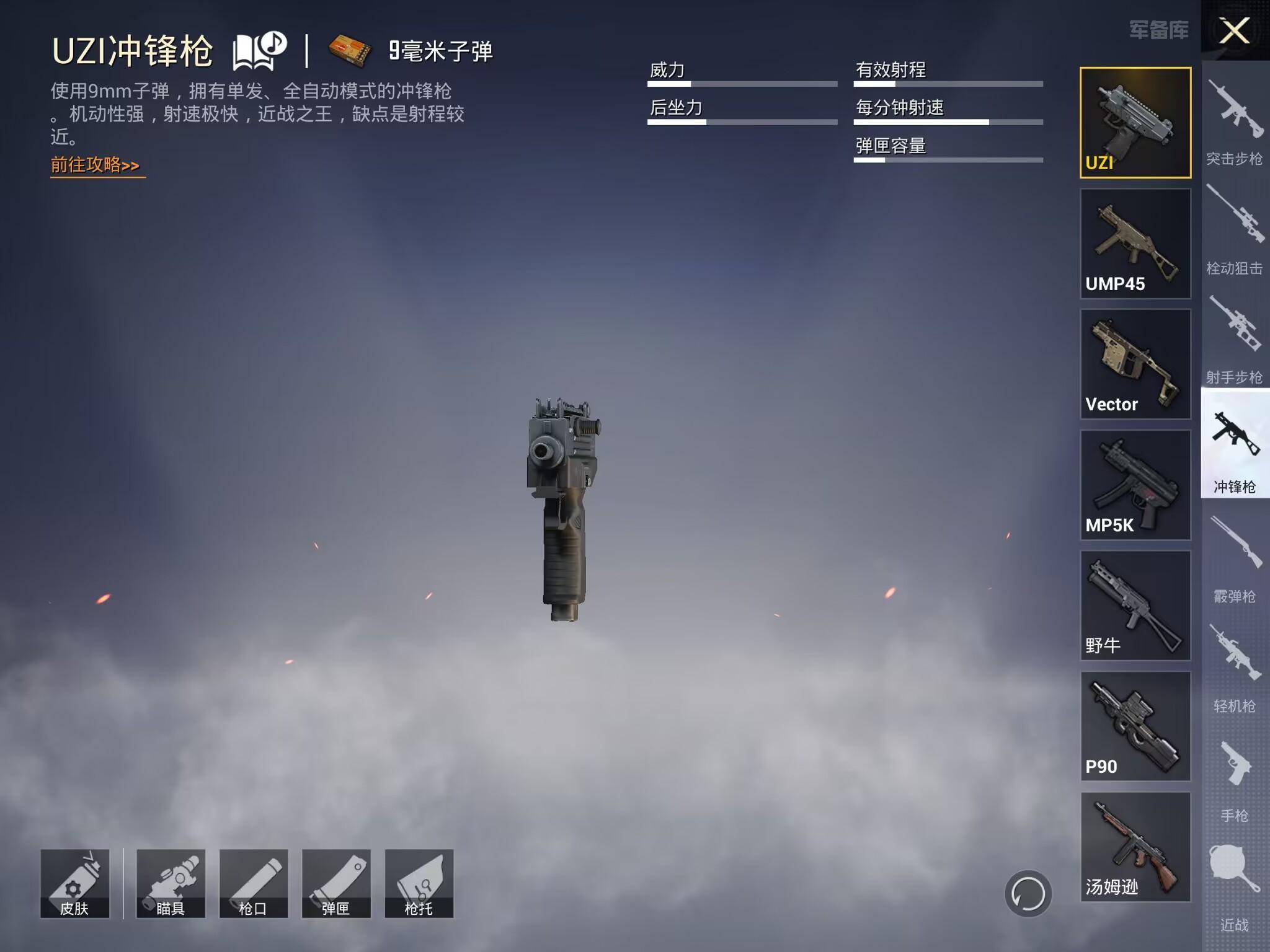The height and width of the screenshot is (952, 1270).
Task: Select the UZI weapon thumbnail
Action: click(1135, 123)
